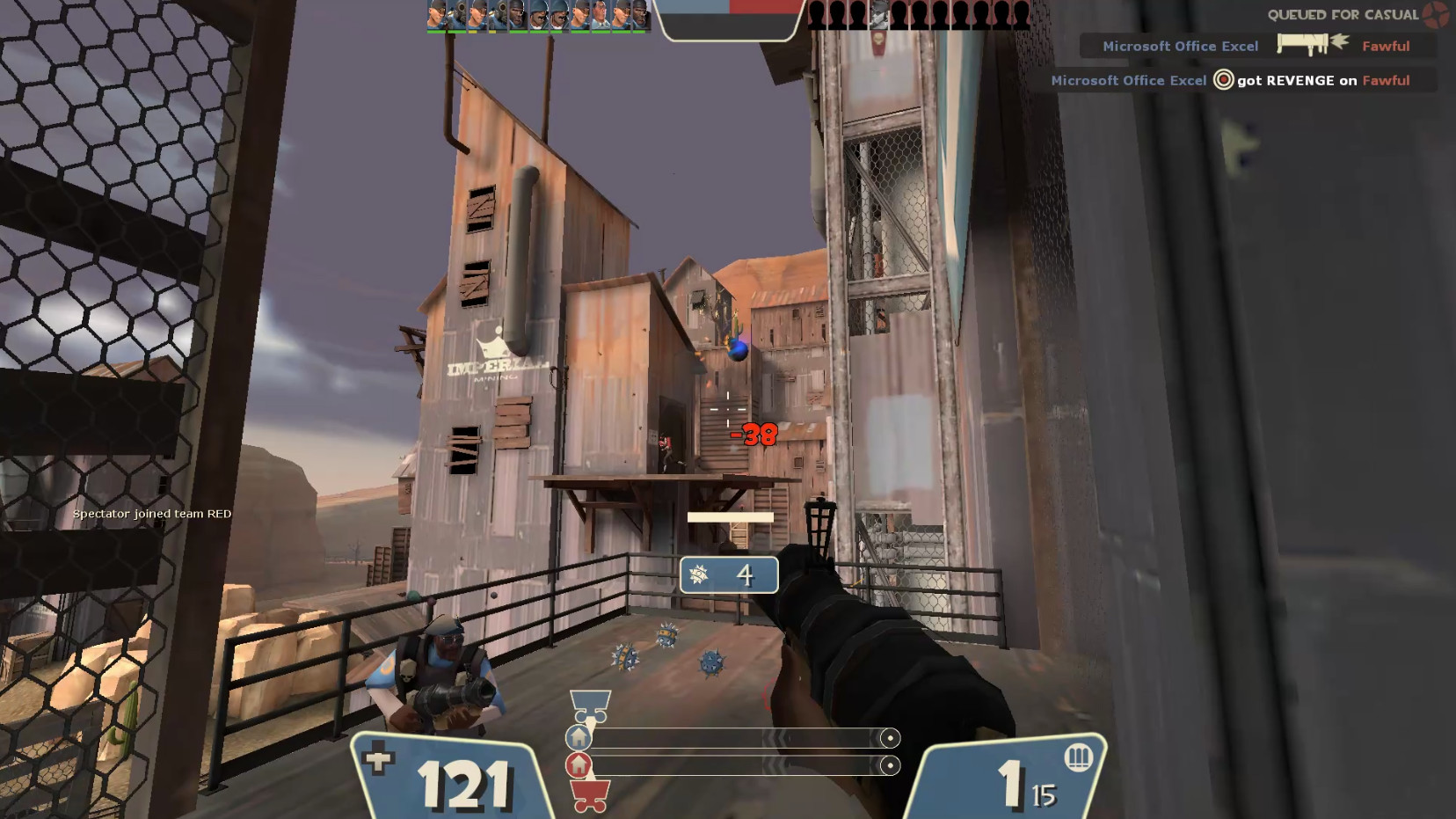
Task: Click the Team Fortress logo beside QUEUED FOR CASUAL
Action: tap(1437, 15)
